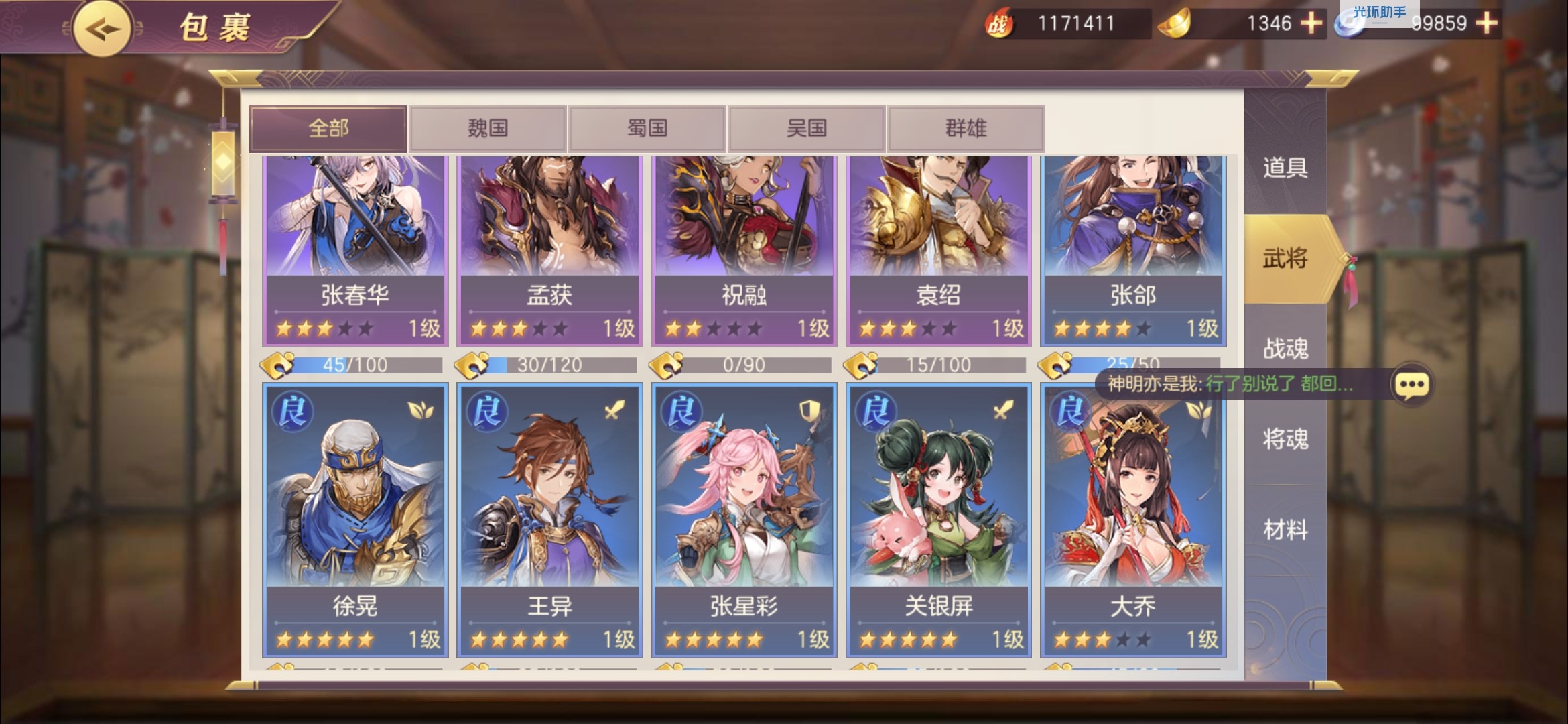Open the 将魂 category
This screenshot has width=1568, height=724.
(x=1285, y=439)
